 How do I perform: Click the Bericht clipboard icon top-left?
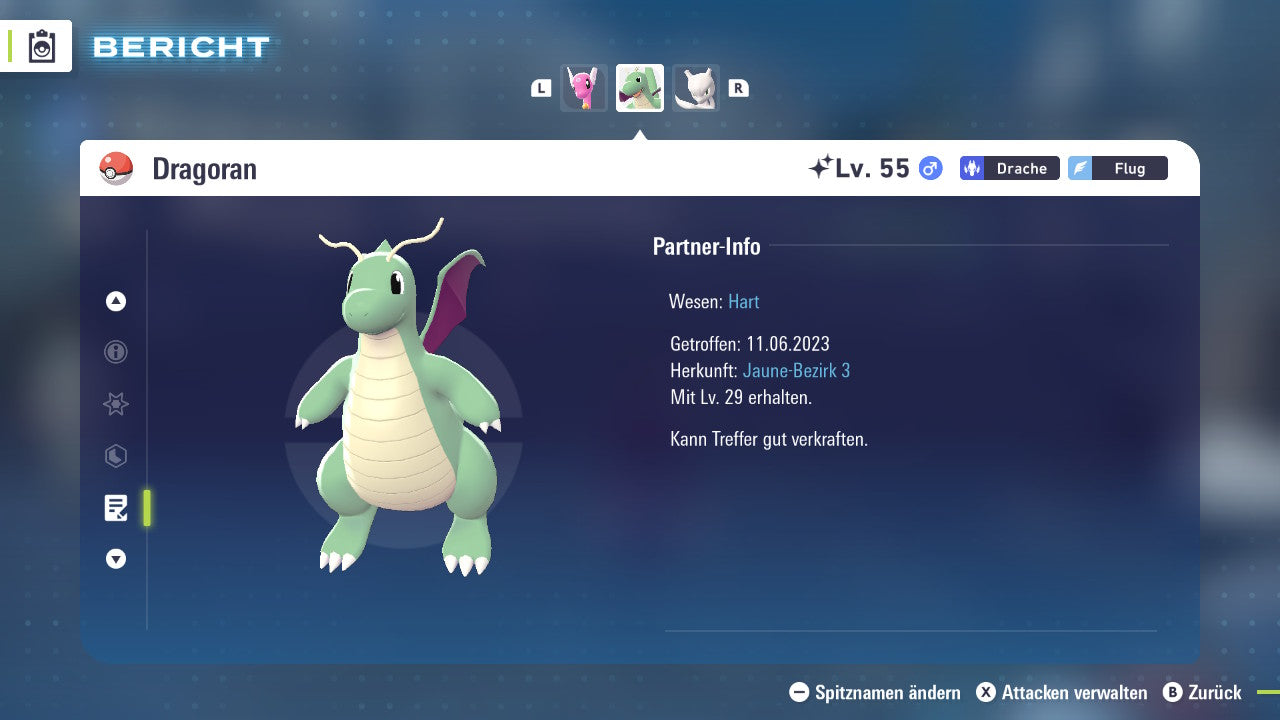(41, 46)
